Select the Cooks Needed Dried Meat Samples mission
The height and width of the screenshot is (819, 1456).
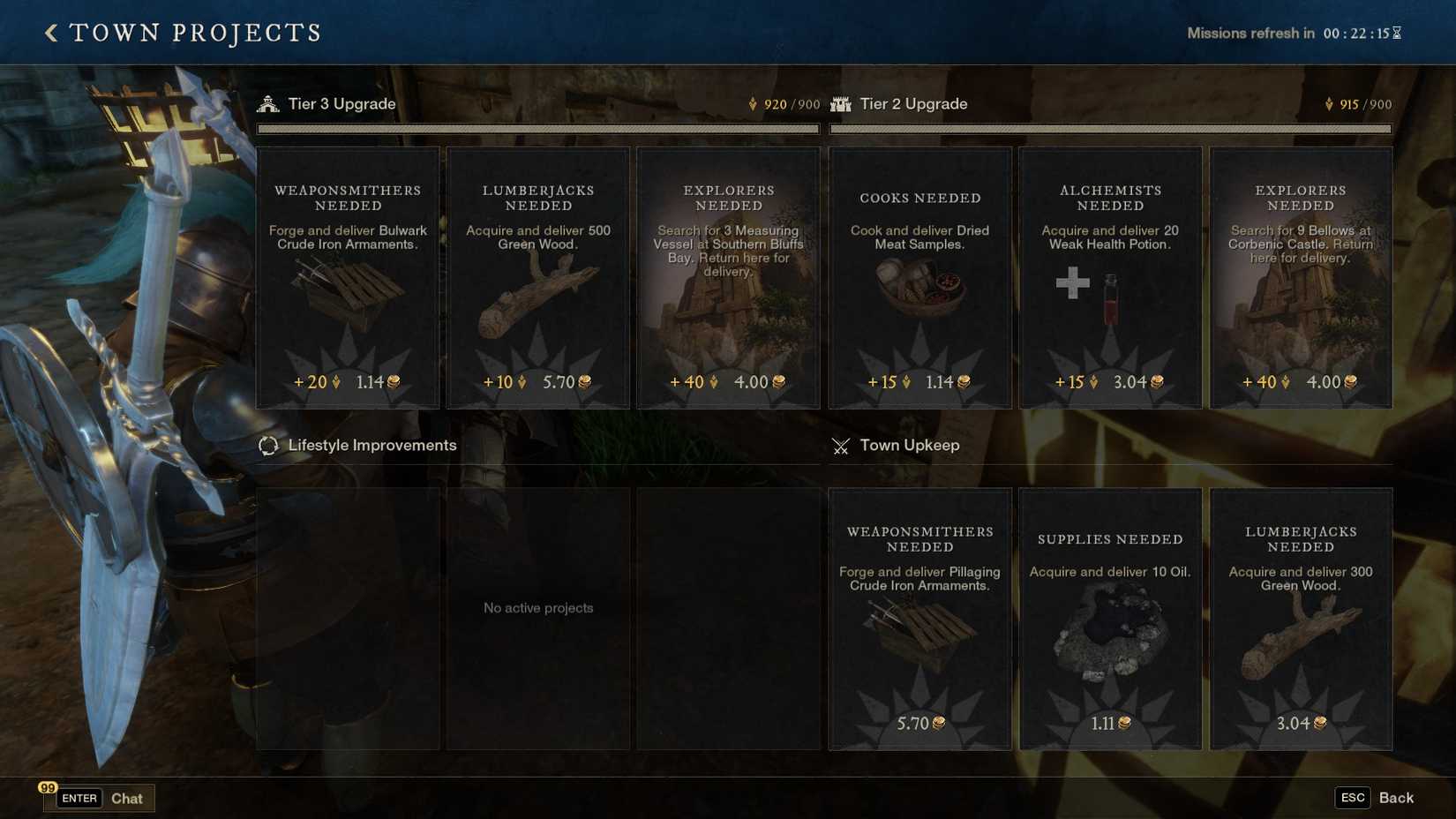tap(919, 278)
